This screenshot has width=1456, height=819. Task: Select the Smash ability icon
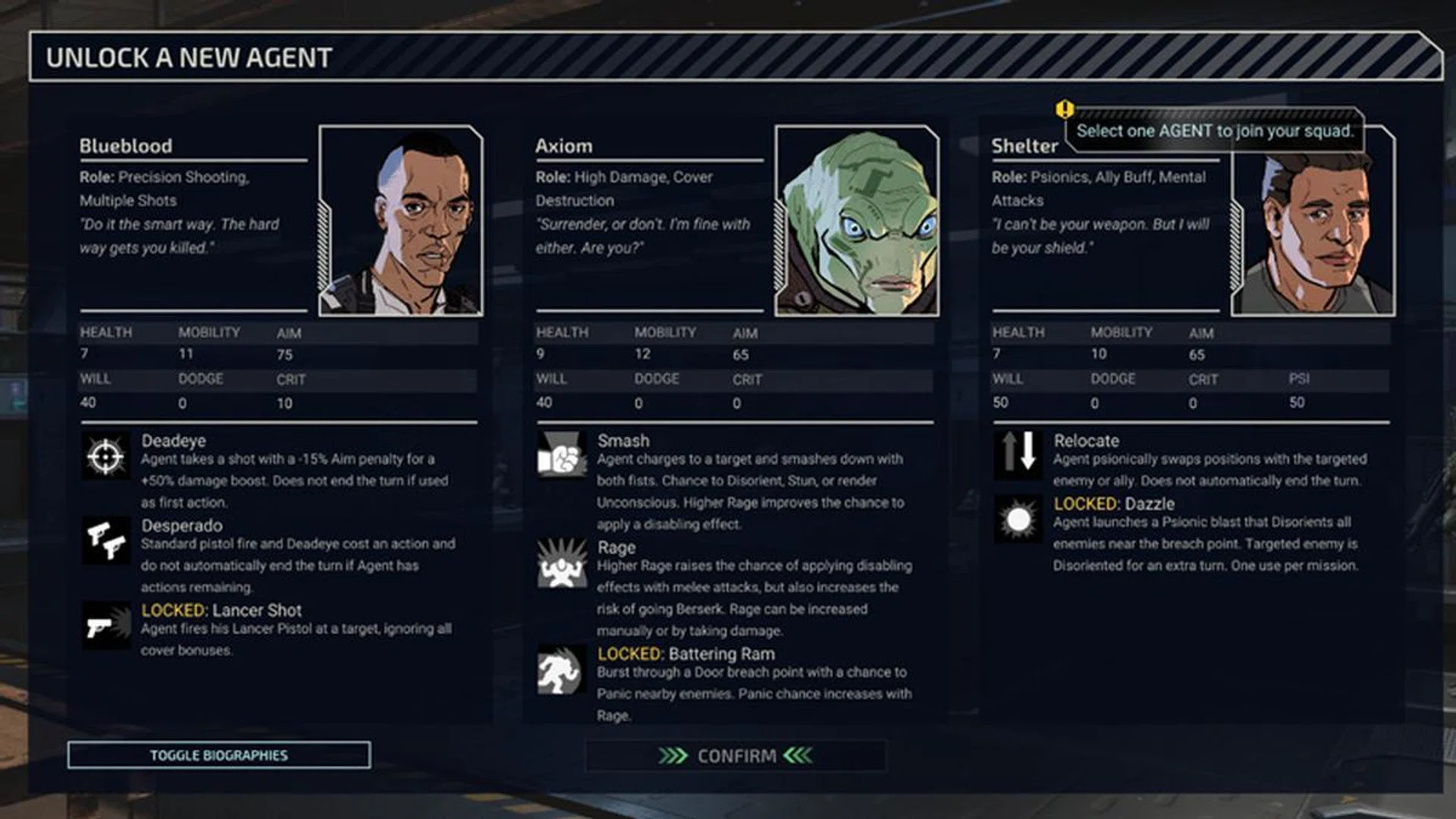pyautogui.click(x=563, y=456)
